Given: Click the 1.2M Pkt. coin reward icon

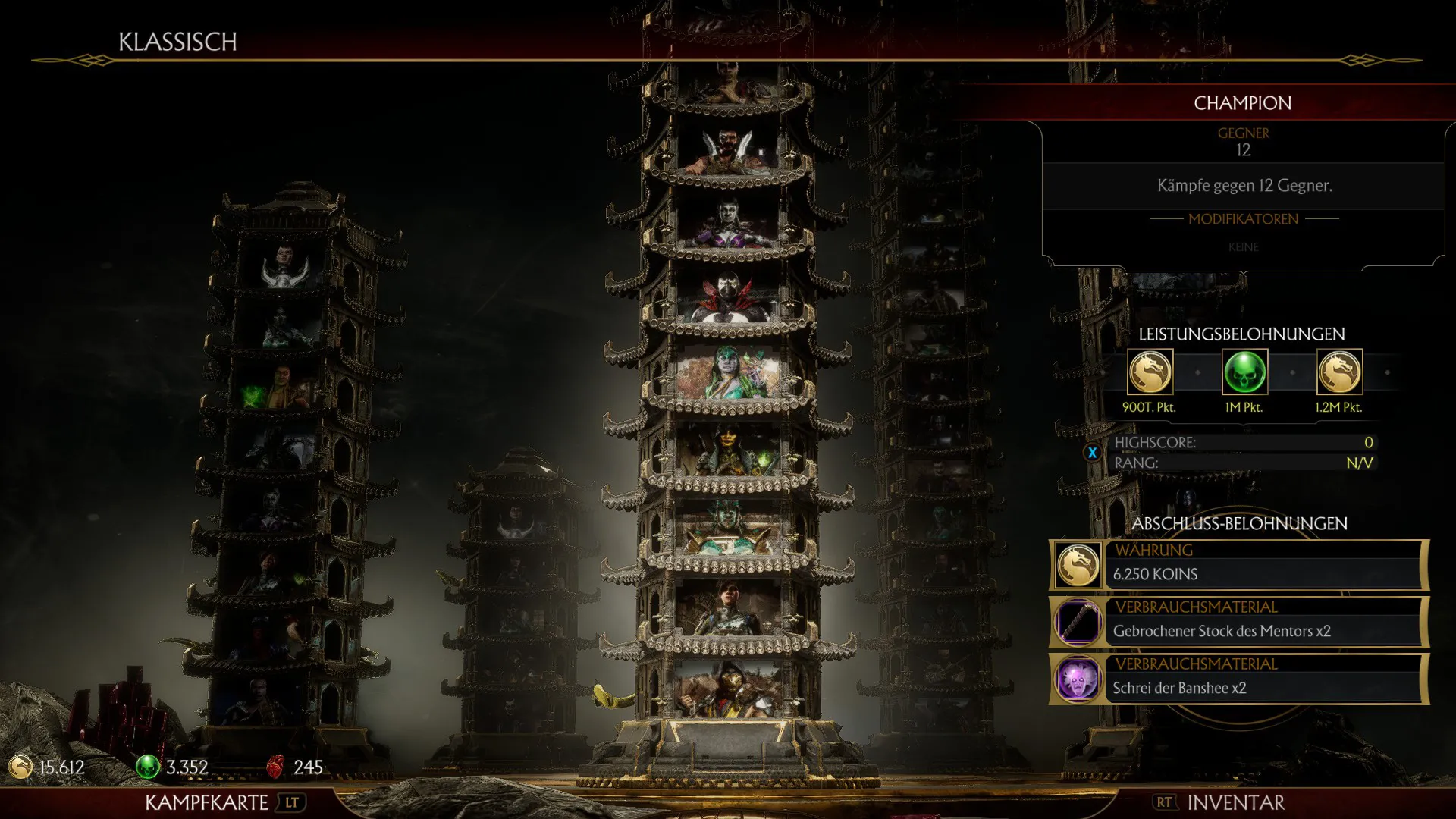Looking at the screenshot, I should (1339, 372).
